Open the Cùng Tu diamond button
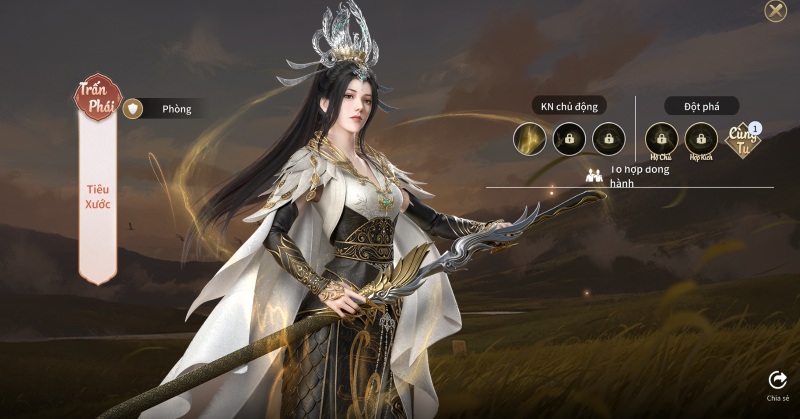This screenshot has width=800, height=419. (743, 141)
